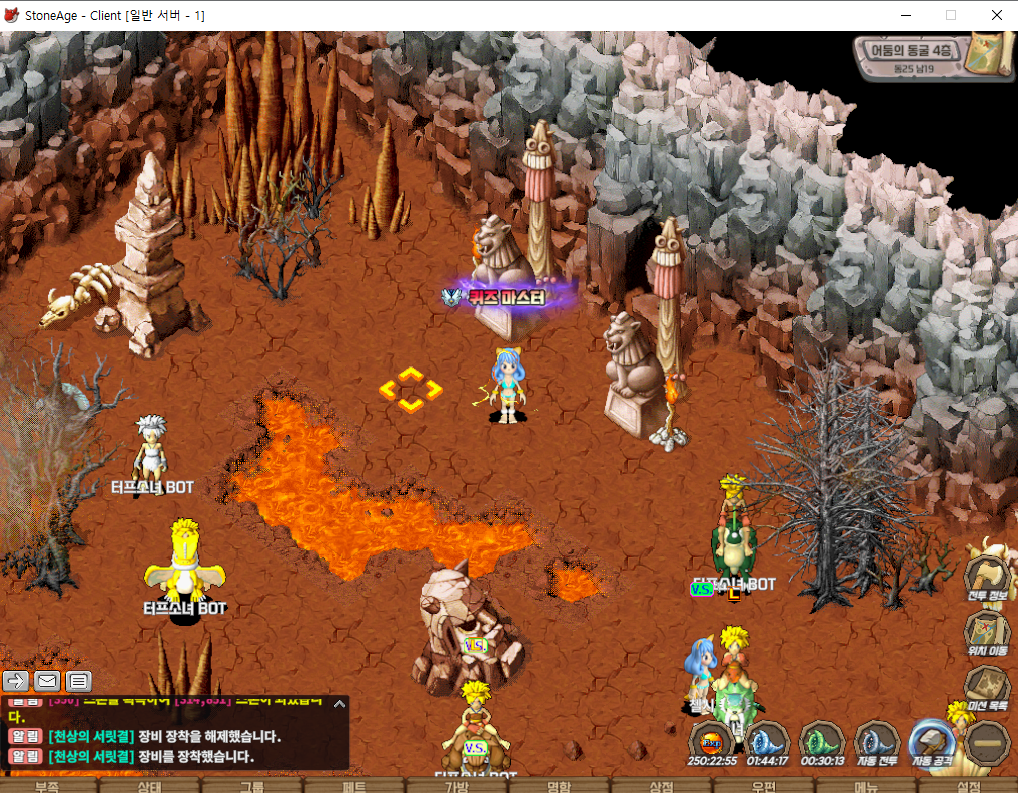Image resolution: width=1018 pixels, height=793 pixels.
Task: Click the envelope icon above chat
Action: pos(47,681)
